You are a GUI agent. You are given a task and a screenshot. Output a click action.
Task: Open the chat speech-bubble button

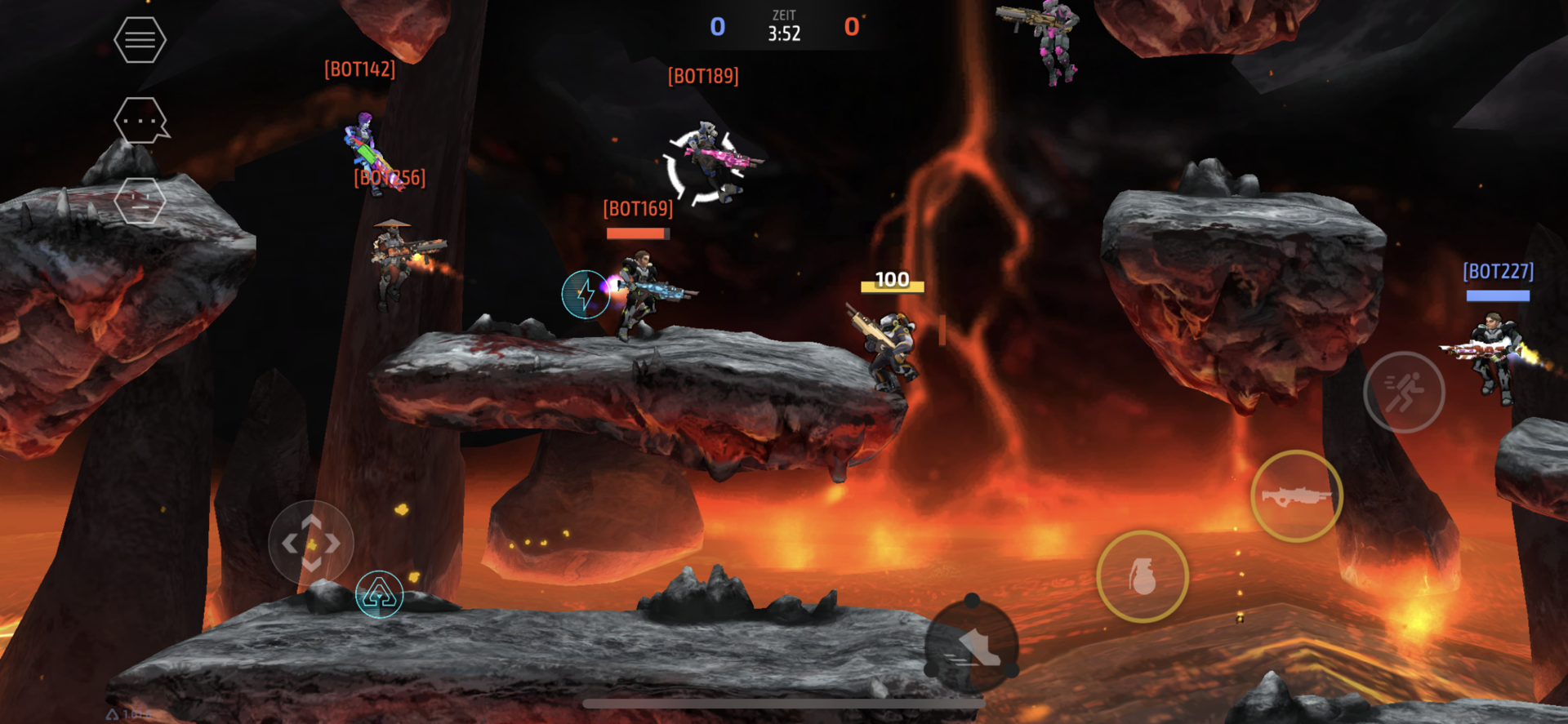pos(140,121)
